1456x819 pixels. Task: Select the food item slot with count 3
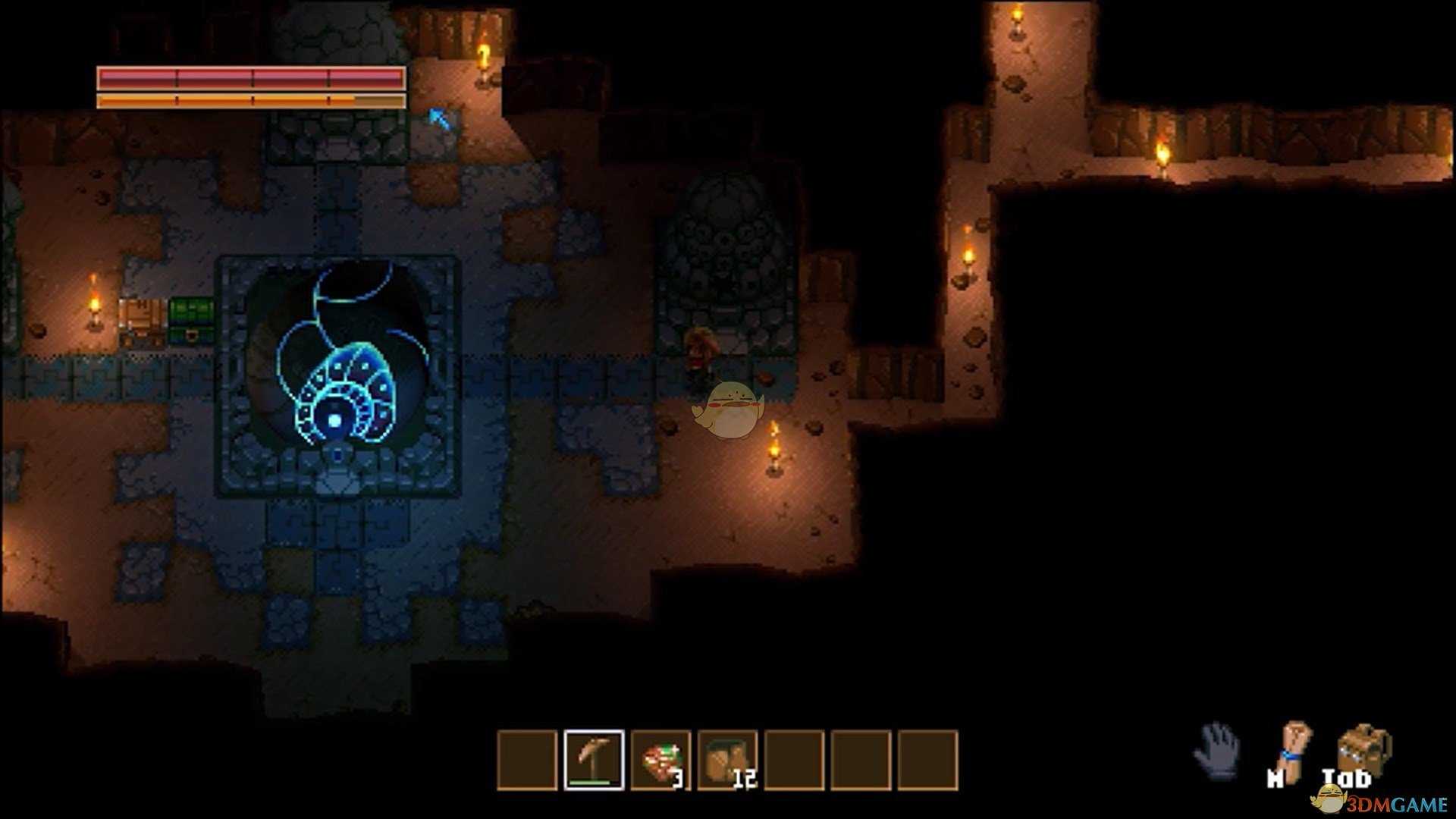point(661,760)
